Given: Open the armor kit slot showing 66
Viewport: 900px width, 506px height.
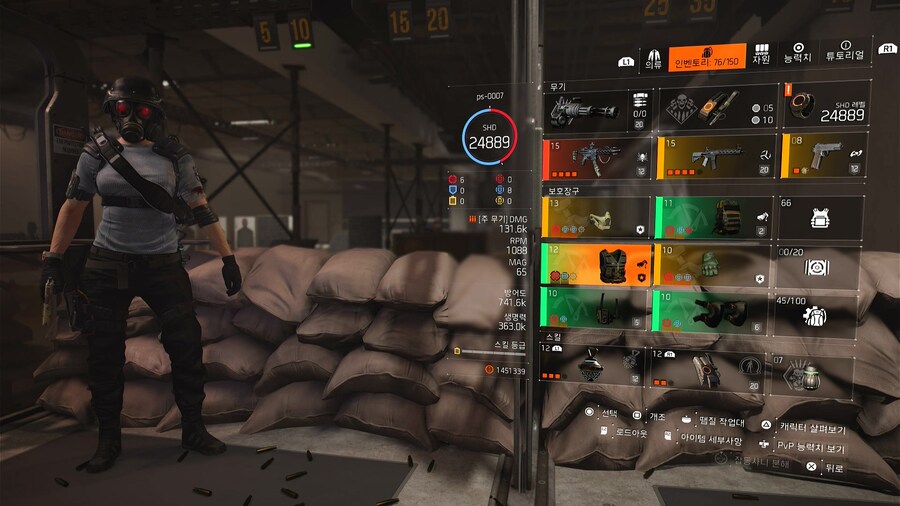Looking at the screenshot, I should (x=825, y=216).
